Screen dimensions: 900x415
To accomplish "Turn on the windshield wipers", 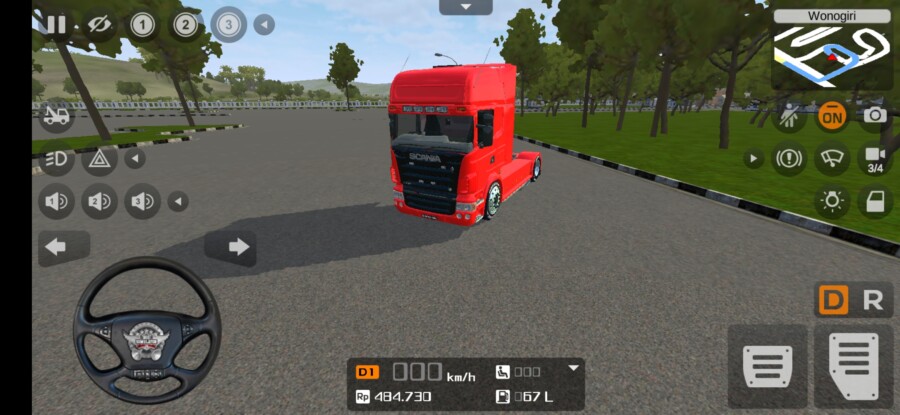I will click(831, 158).
